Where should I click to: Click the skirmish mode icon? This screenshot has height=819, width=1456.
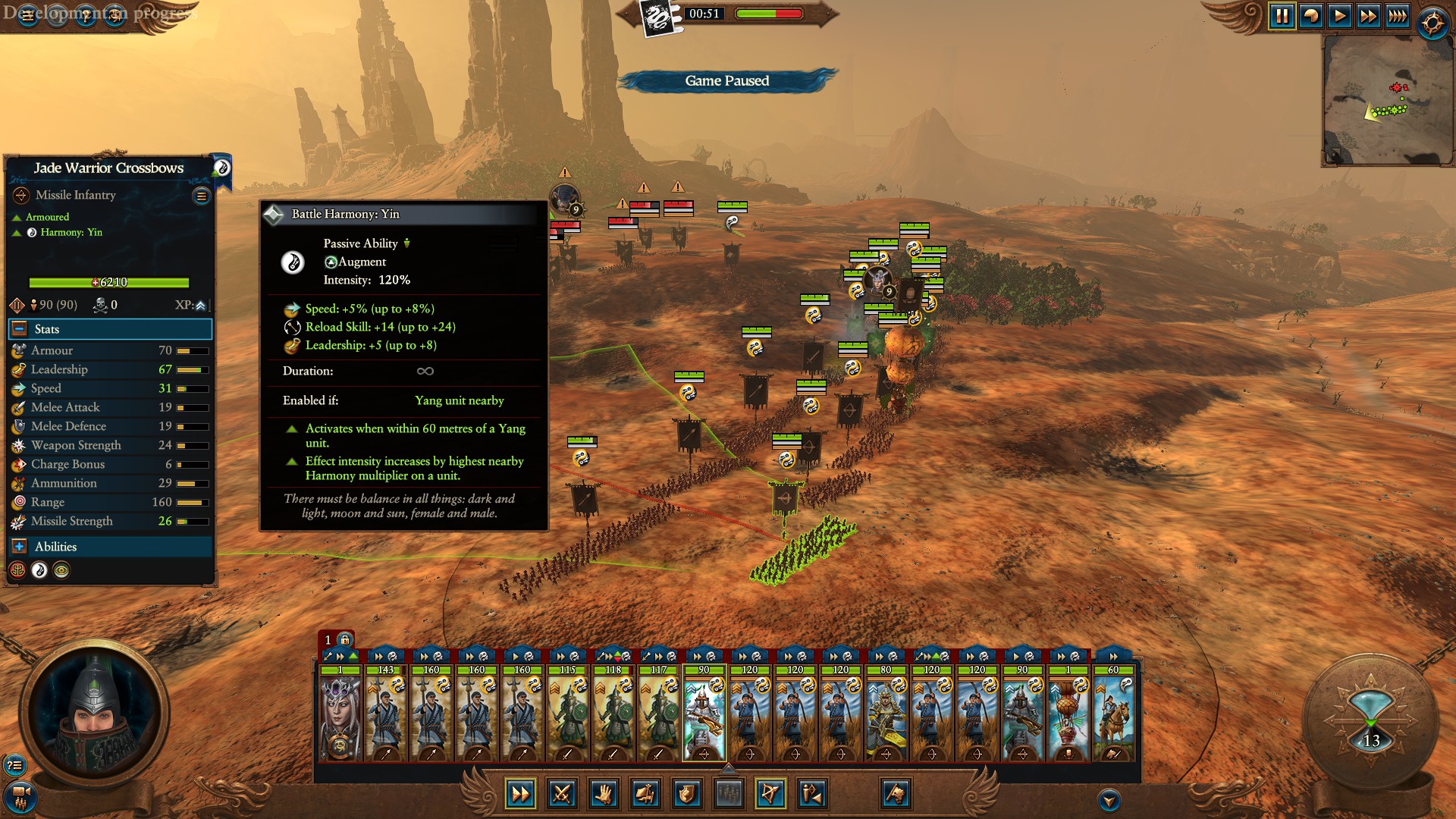(811, 795)
